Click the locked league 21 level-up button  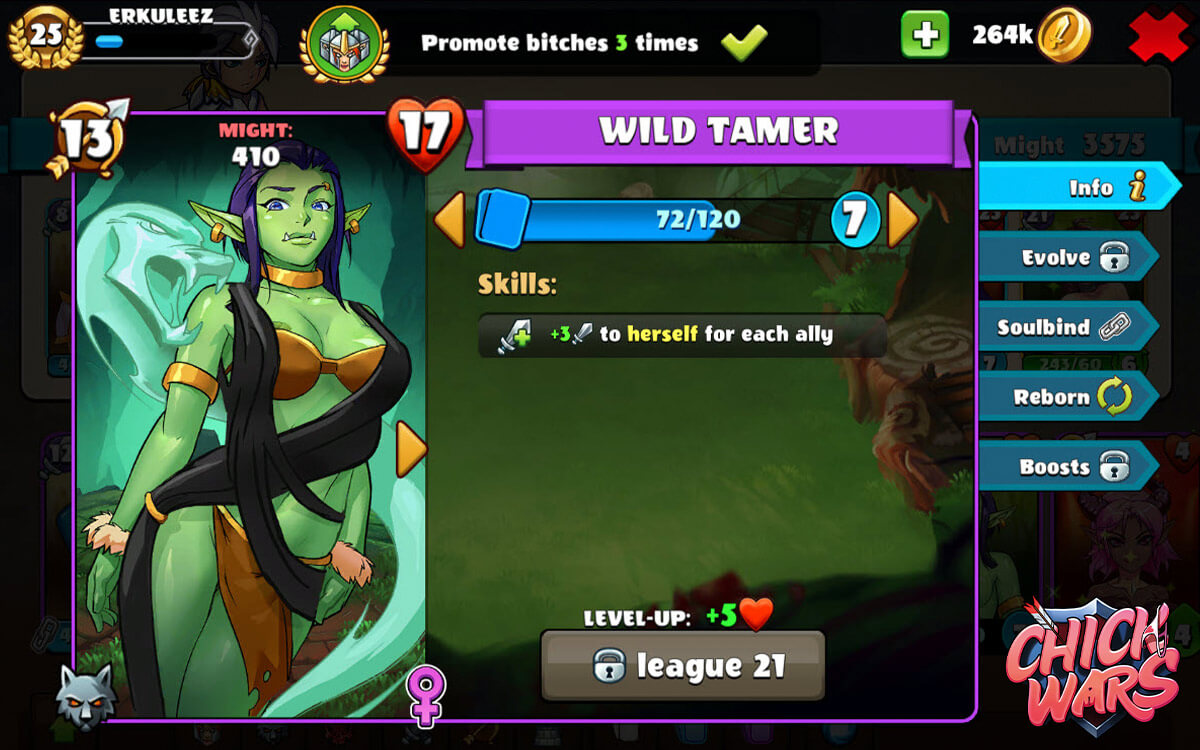coord(683,665)
